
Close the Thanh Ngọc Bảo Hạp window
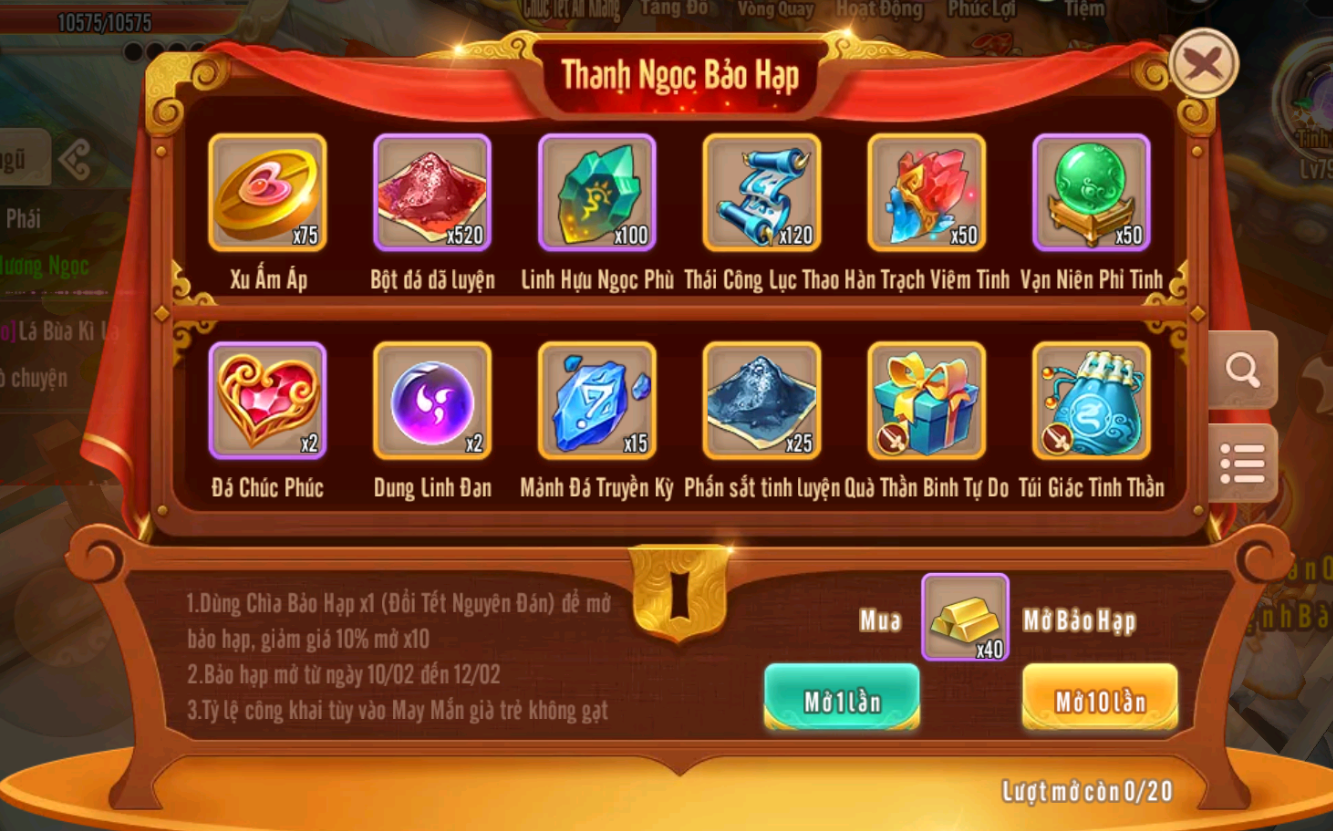coord(1203,65)
